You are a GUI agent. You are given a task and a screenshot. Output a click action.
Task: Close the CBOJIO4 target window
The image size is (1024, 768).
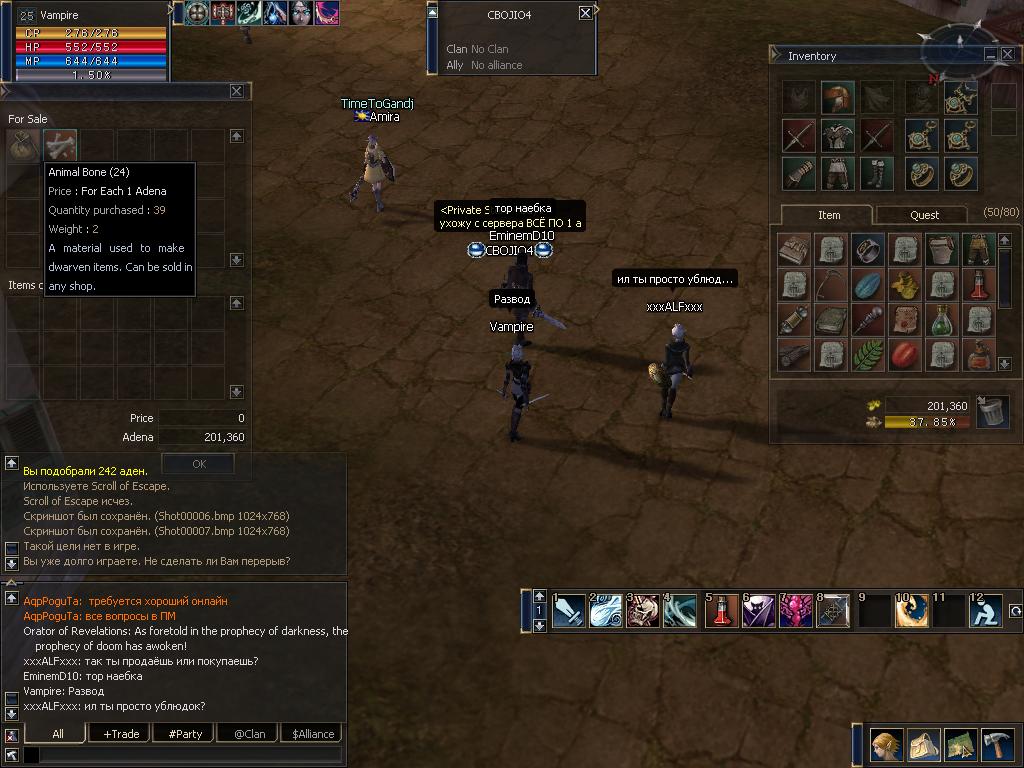point(585,14)
